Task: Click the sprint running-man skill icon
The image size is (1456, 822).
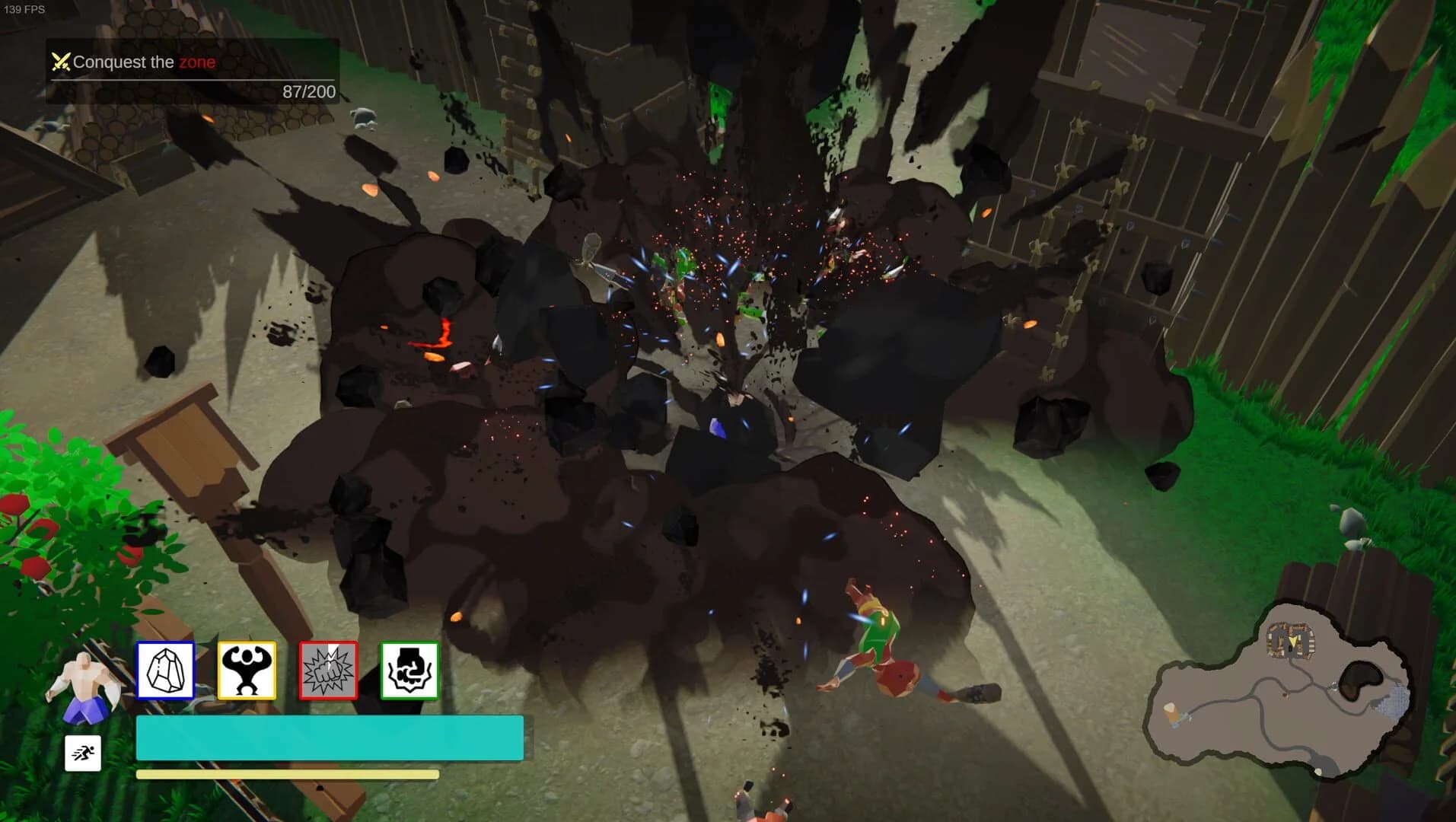Action: pos(84,753)
